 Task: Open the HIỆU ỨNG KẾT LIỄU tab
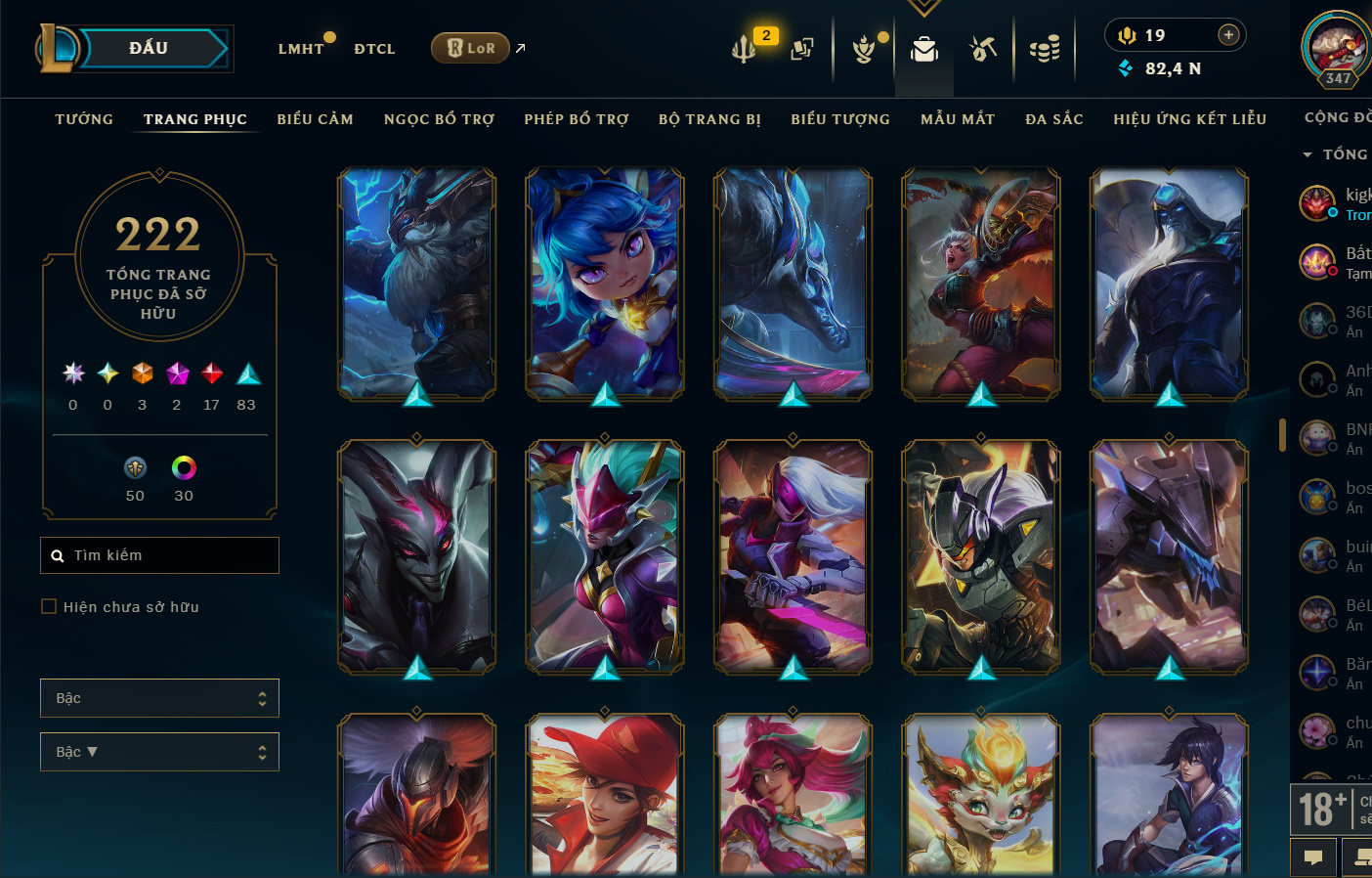(x=1189, y=119)
